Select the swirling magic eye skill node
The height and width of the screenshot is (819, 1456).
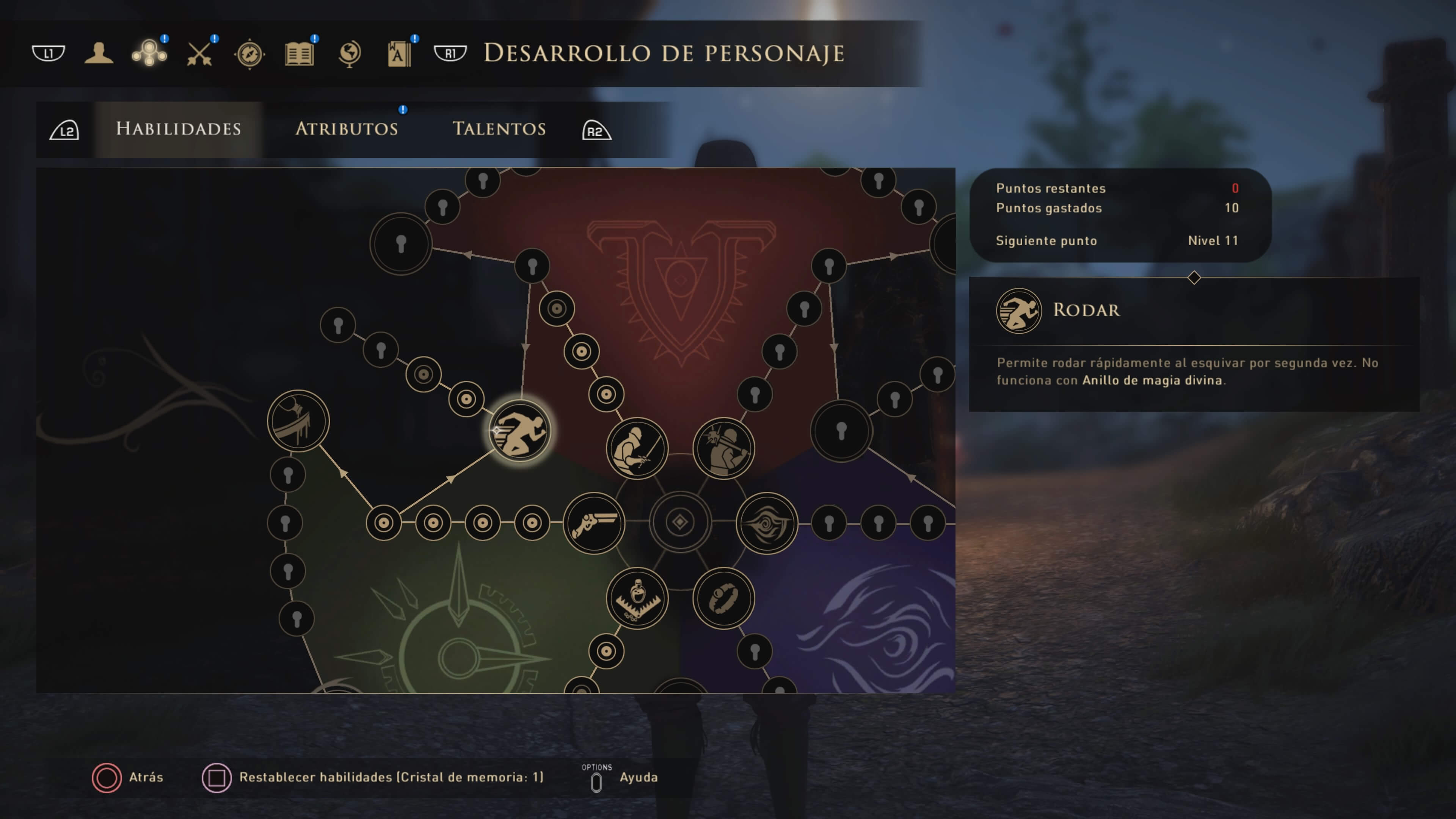click(766, 523)
